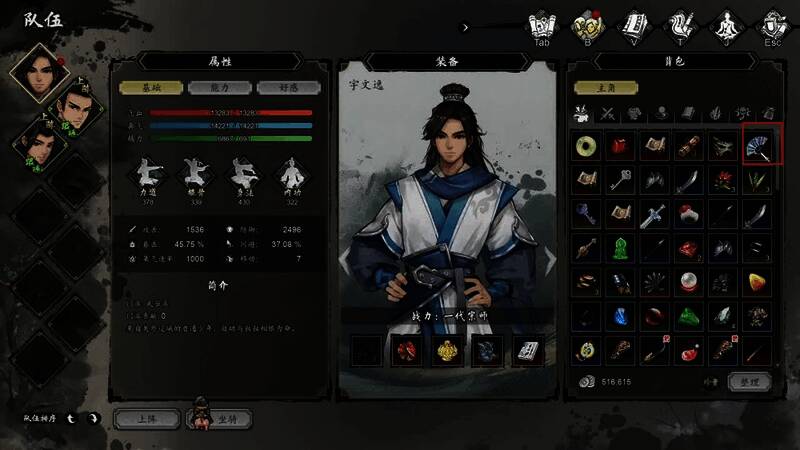Click the red fan equipment slot

(x=407, y=351)
